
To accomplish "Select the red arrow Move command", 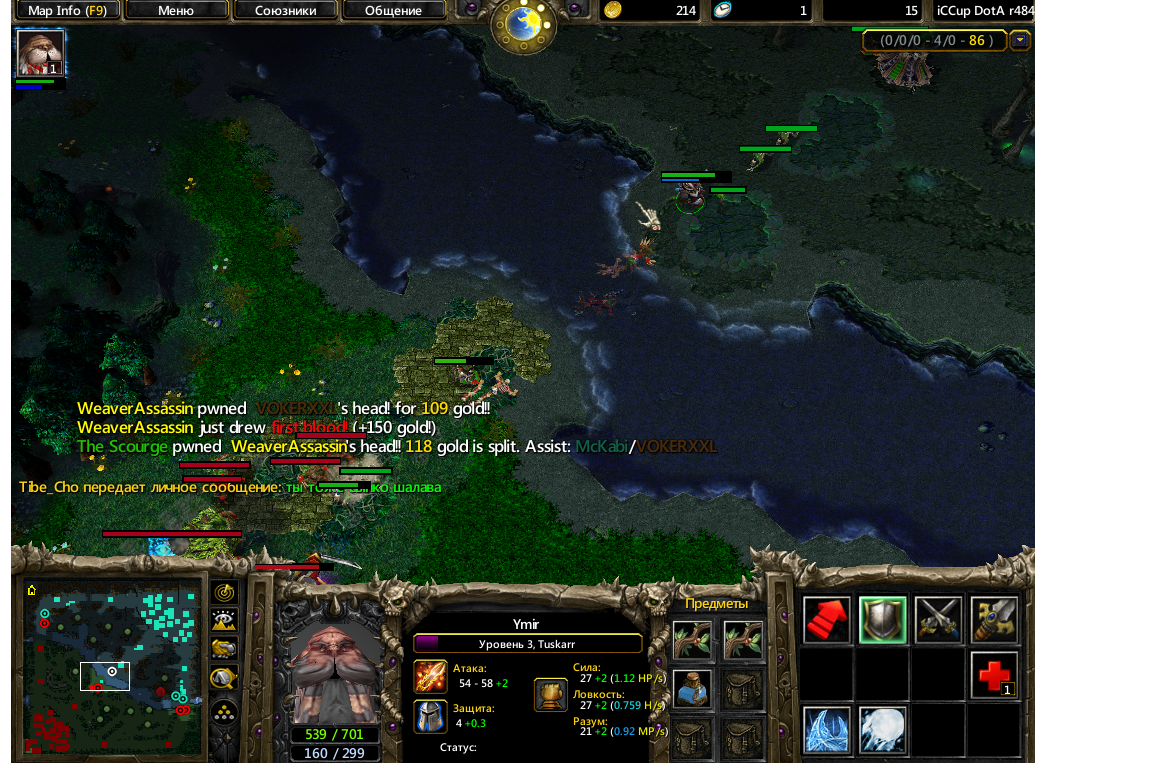I will click(x=826, y=620).
